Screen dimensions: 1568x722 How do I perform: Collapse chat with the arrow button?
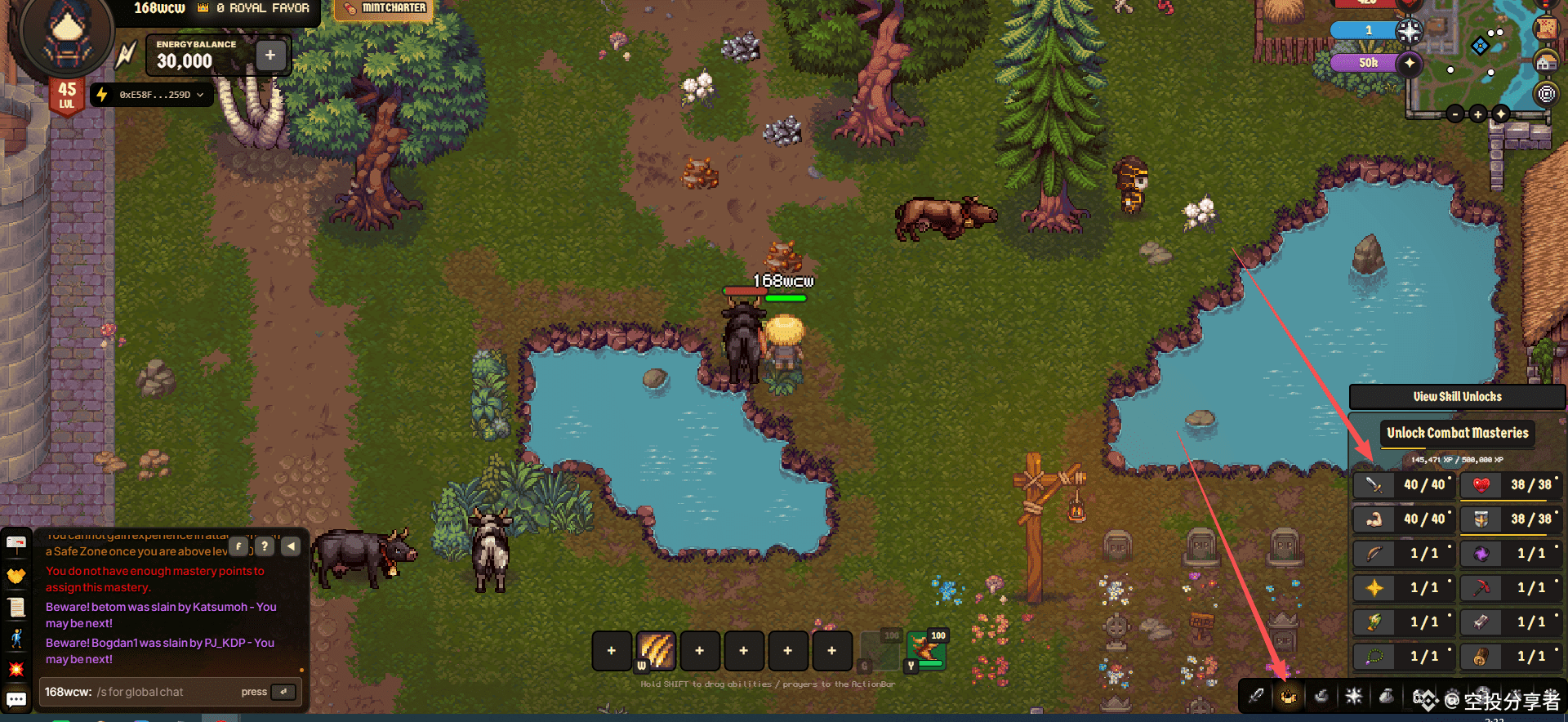(x=291, y=546)
